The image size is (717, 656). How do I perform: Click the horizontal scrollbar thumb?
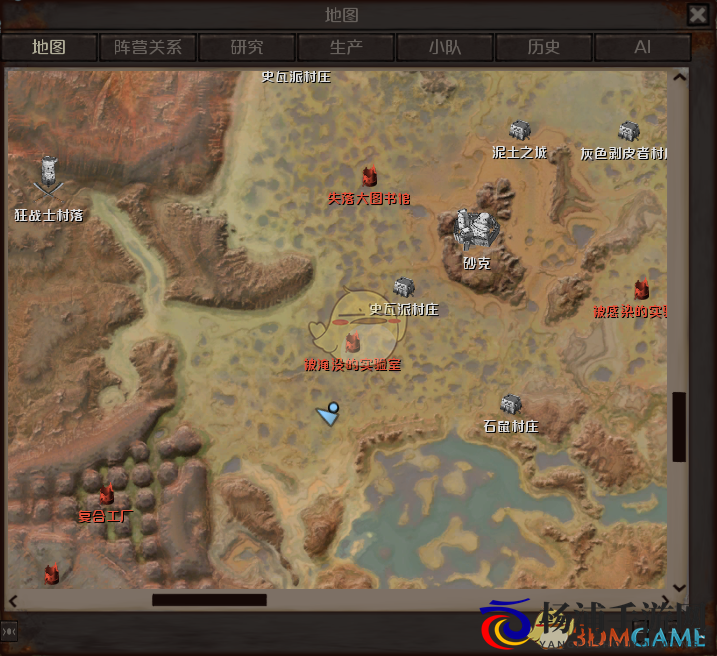pyautogui.click(x=209, y=600)
